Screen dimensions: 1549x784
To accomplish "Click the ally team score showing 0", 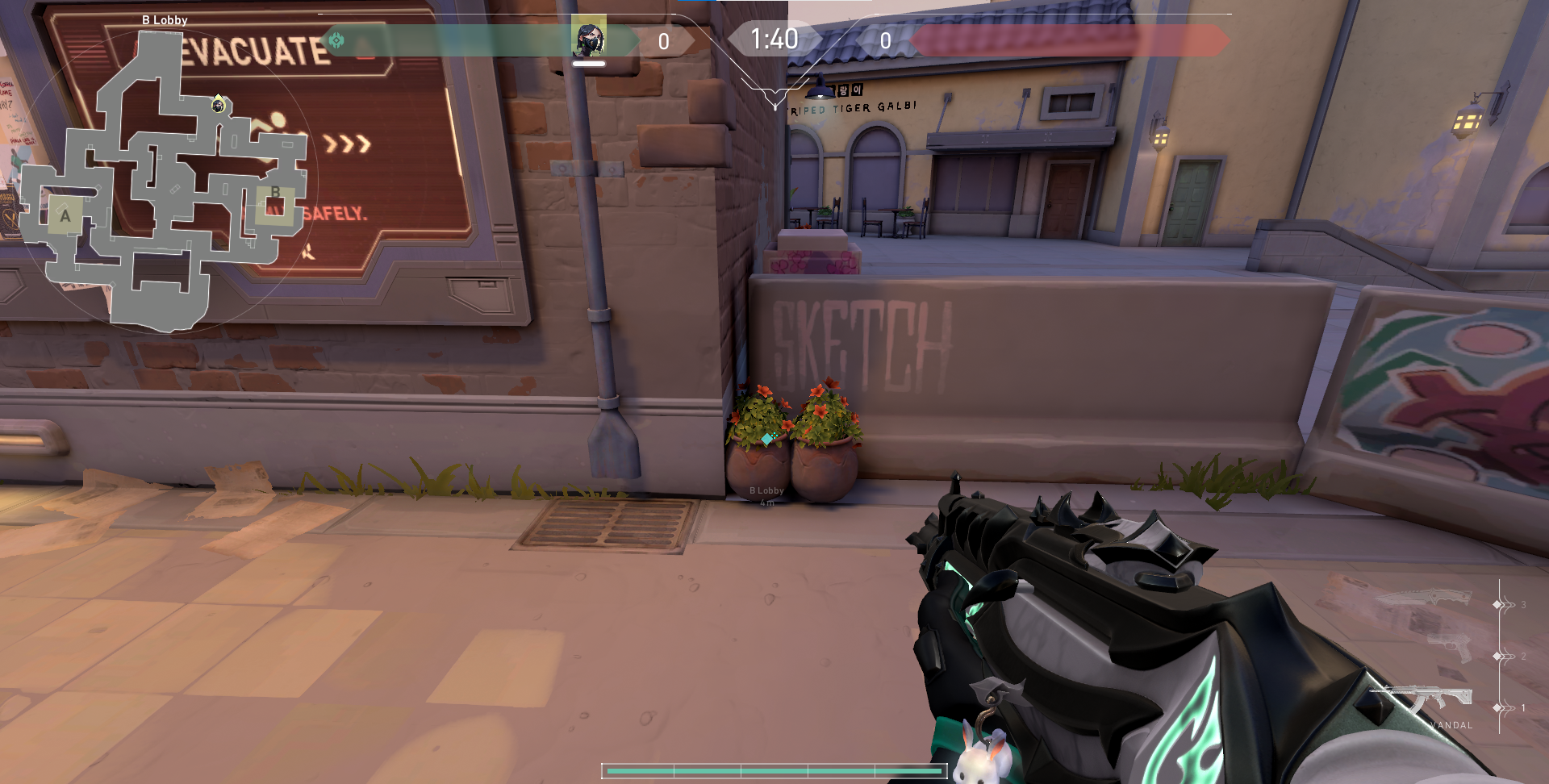I will [664, 38].
